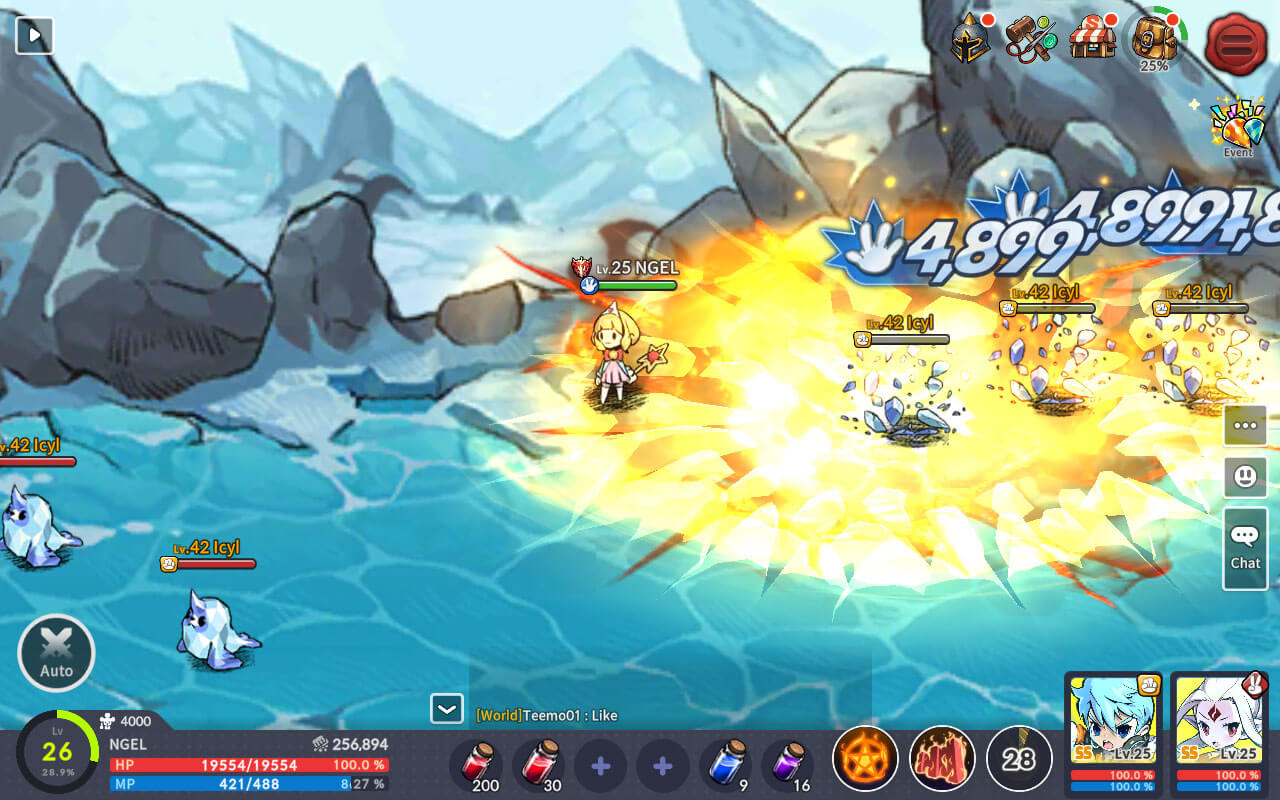
Task: Open the hammer and needle crafting icon
Action: click(1029, 40)
